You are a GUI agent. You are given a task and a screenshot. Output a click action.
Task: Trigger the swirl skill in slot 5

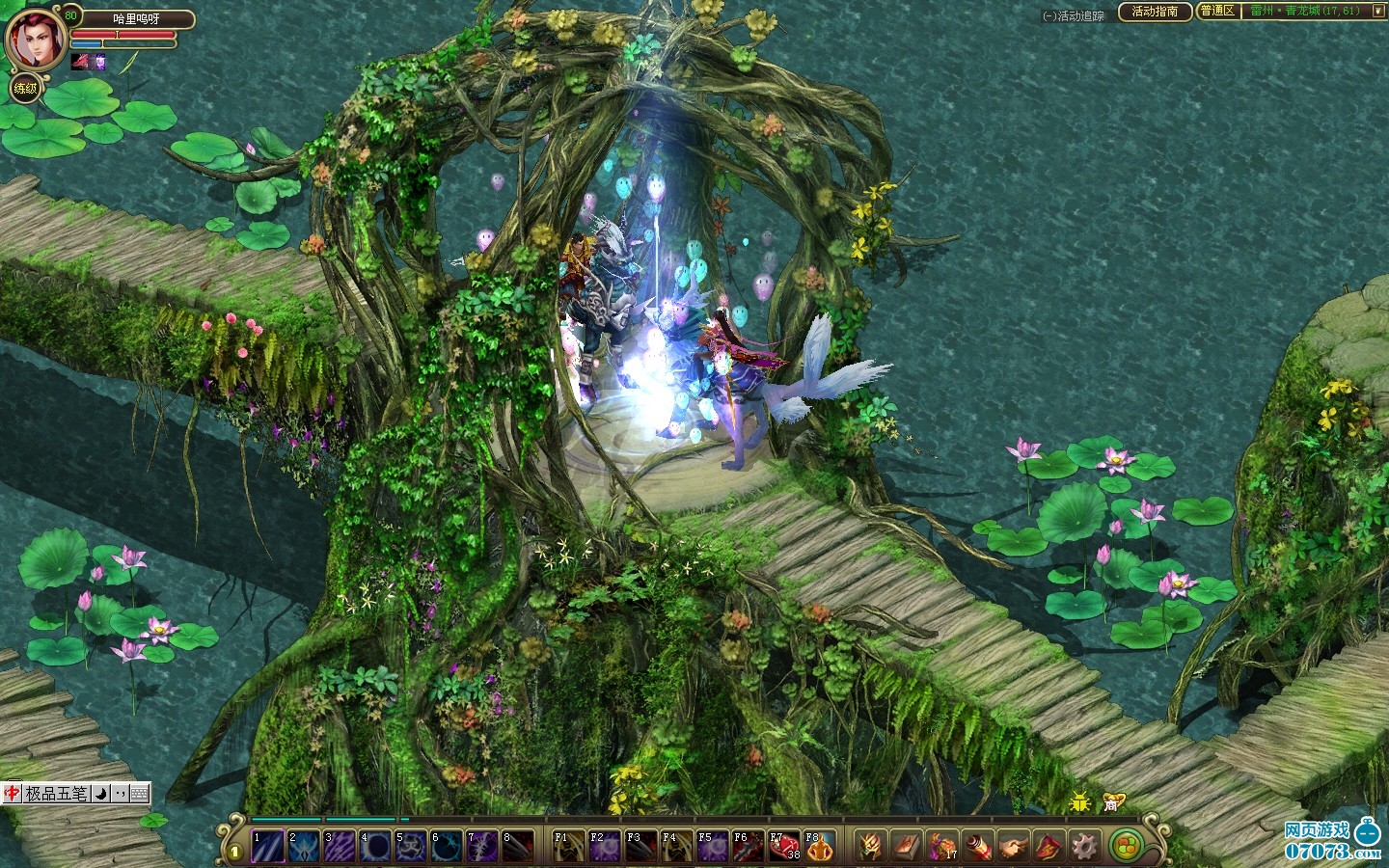coord(411,847)
